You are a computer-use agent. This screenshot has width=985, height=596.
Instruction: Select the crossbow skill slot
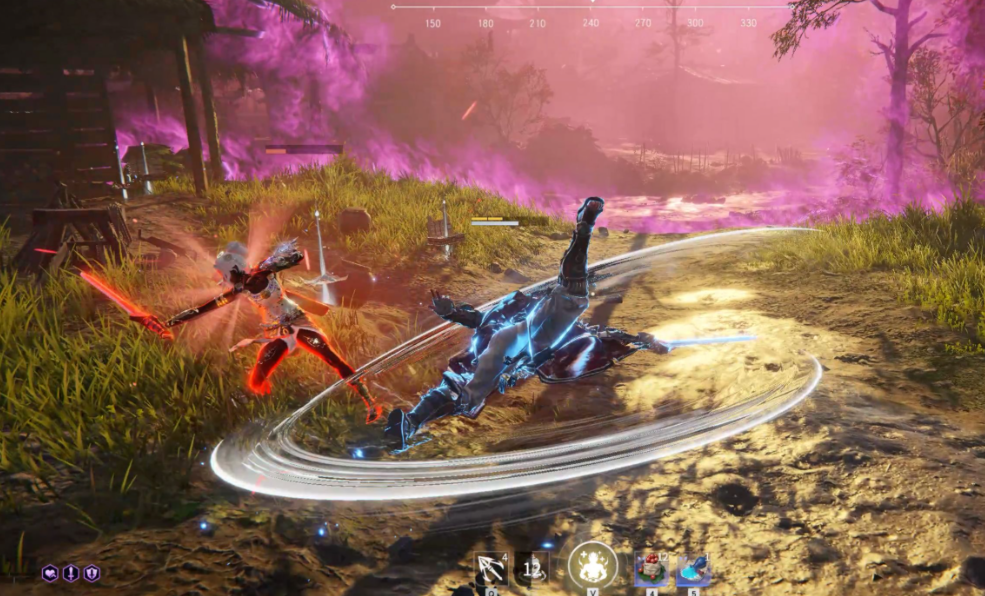point(491,570)
